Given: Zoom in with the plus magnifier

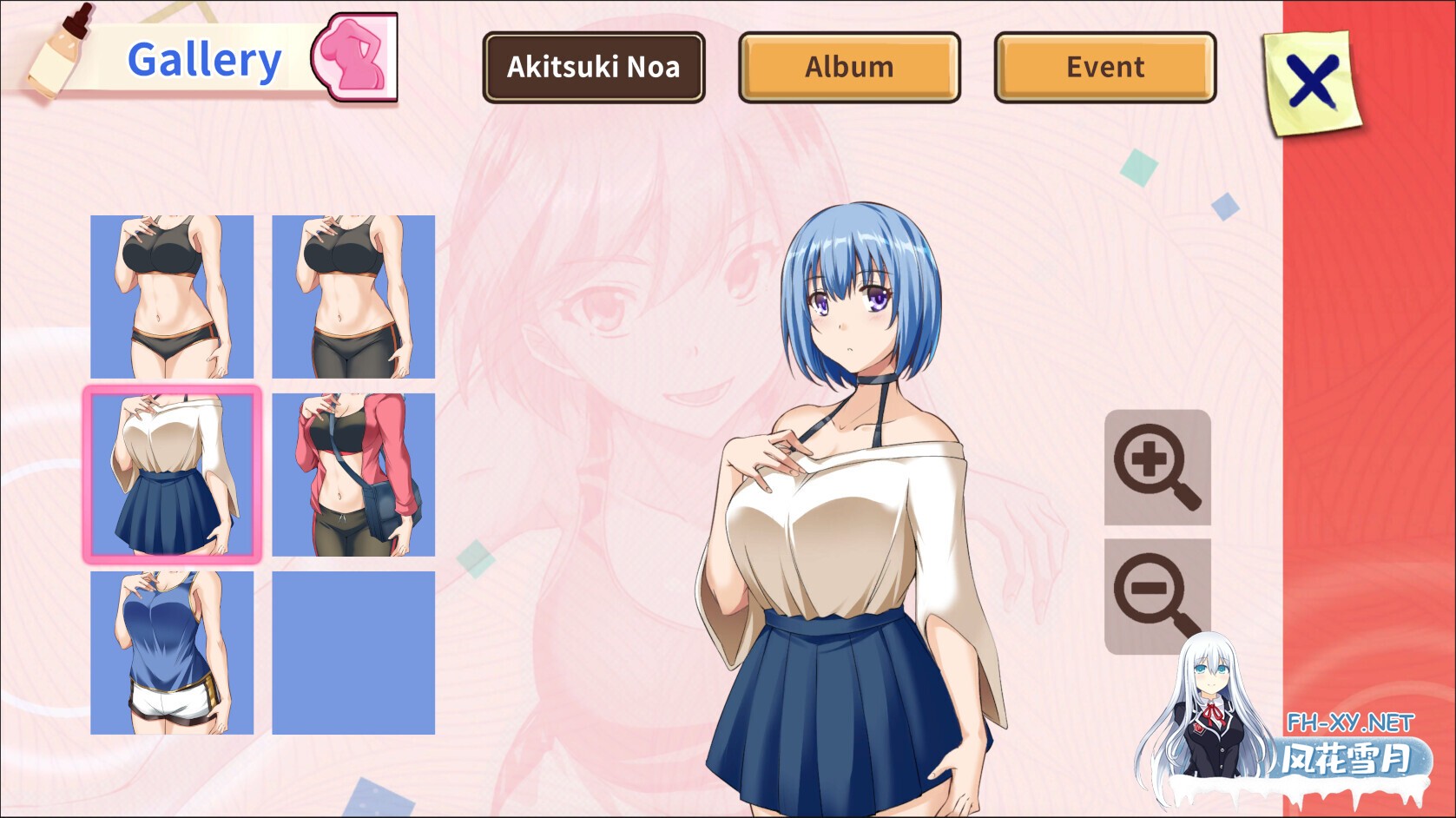Looking at the screenshot, I should coord(1156,467).
